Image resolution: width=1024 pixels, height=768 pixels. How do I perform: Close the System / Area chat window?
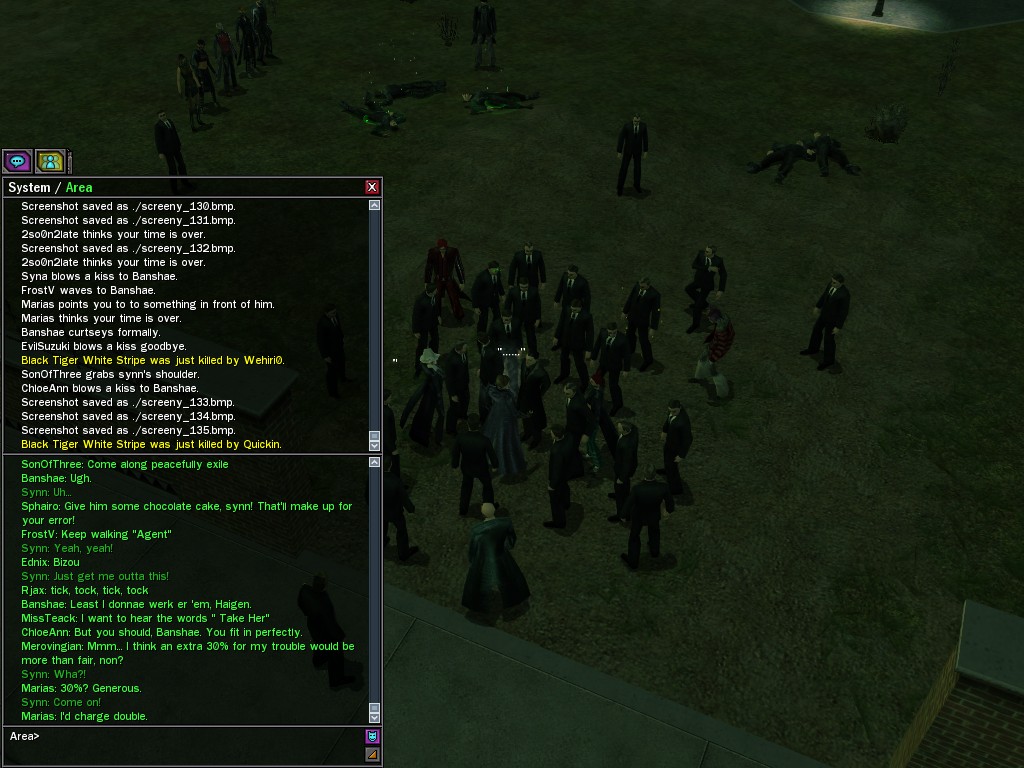[372, 187]
